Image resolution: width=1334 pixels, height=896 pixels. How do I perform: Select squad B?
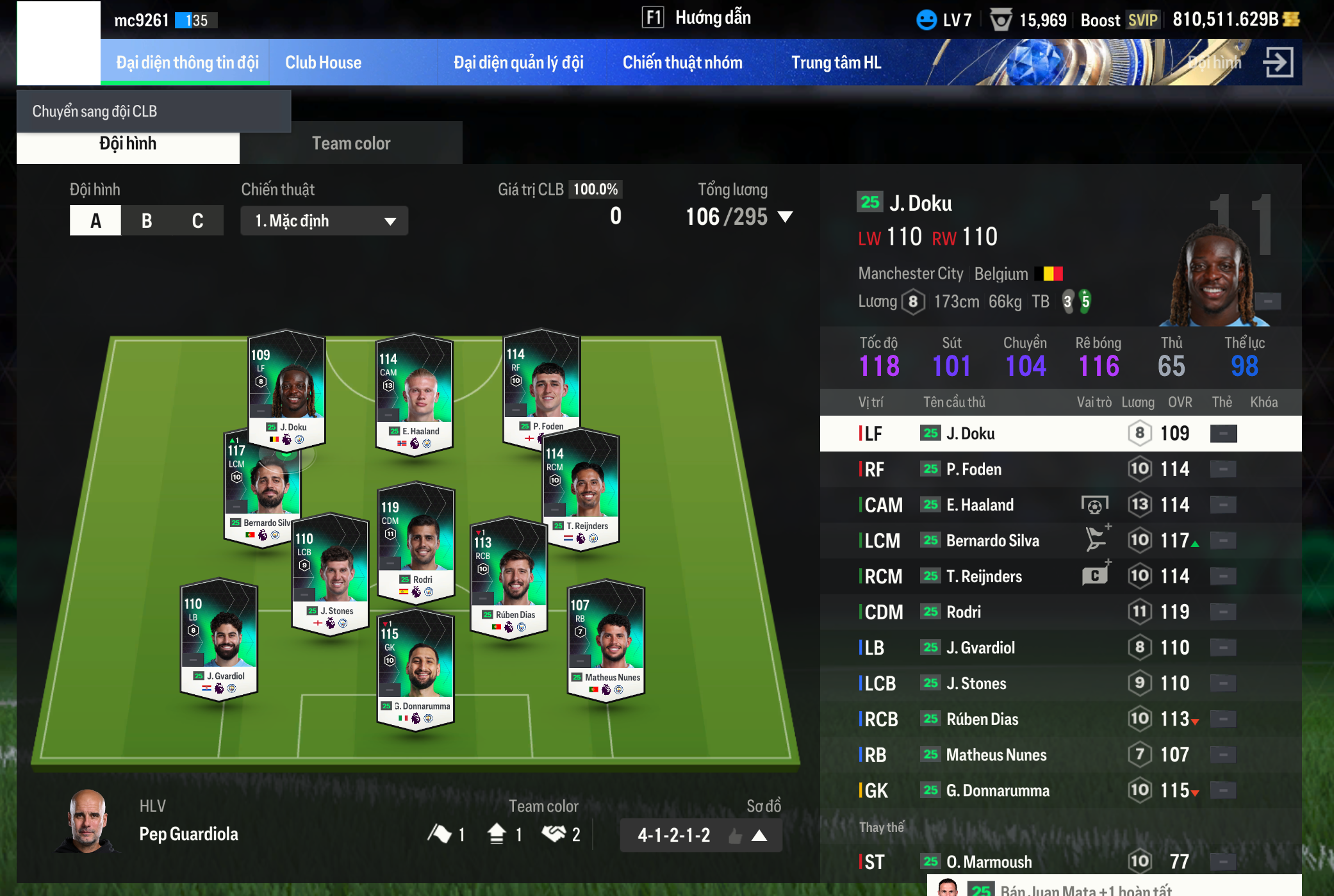coord(147,221)
